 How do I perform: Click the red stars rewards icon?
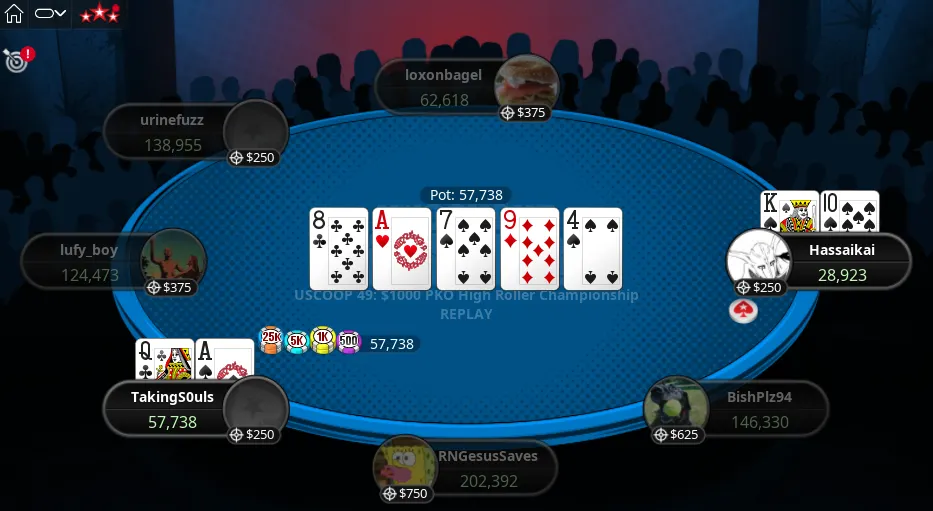tap(99, 14)
